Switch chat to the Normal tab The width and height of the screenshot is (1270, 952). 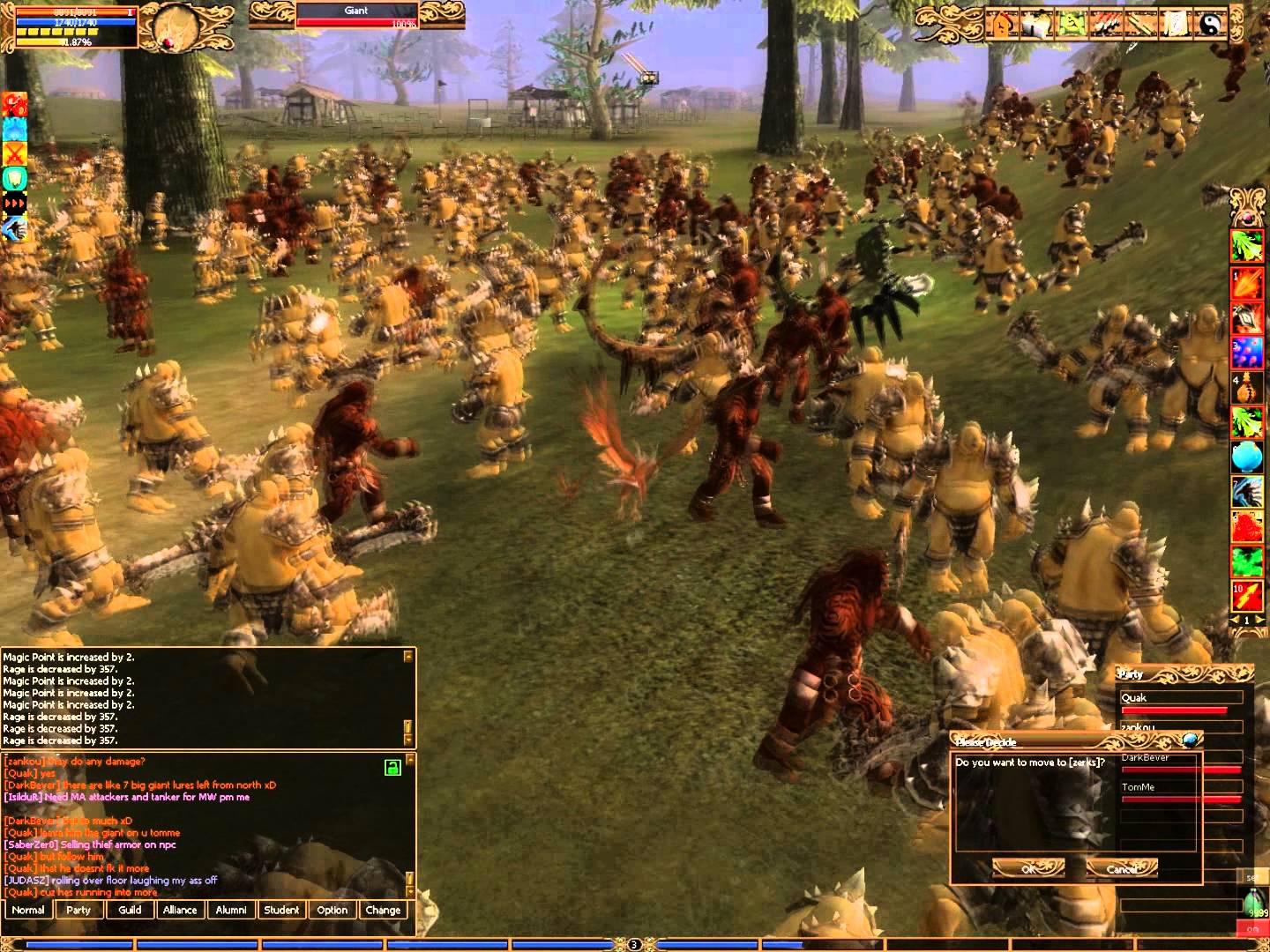point(28,910)
